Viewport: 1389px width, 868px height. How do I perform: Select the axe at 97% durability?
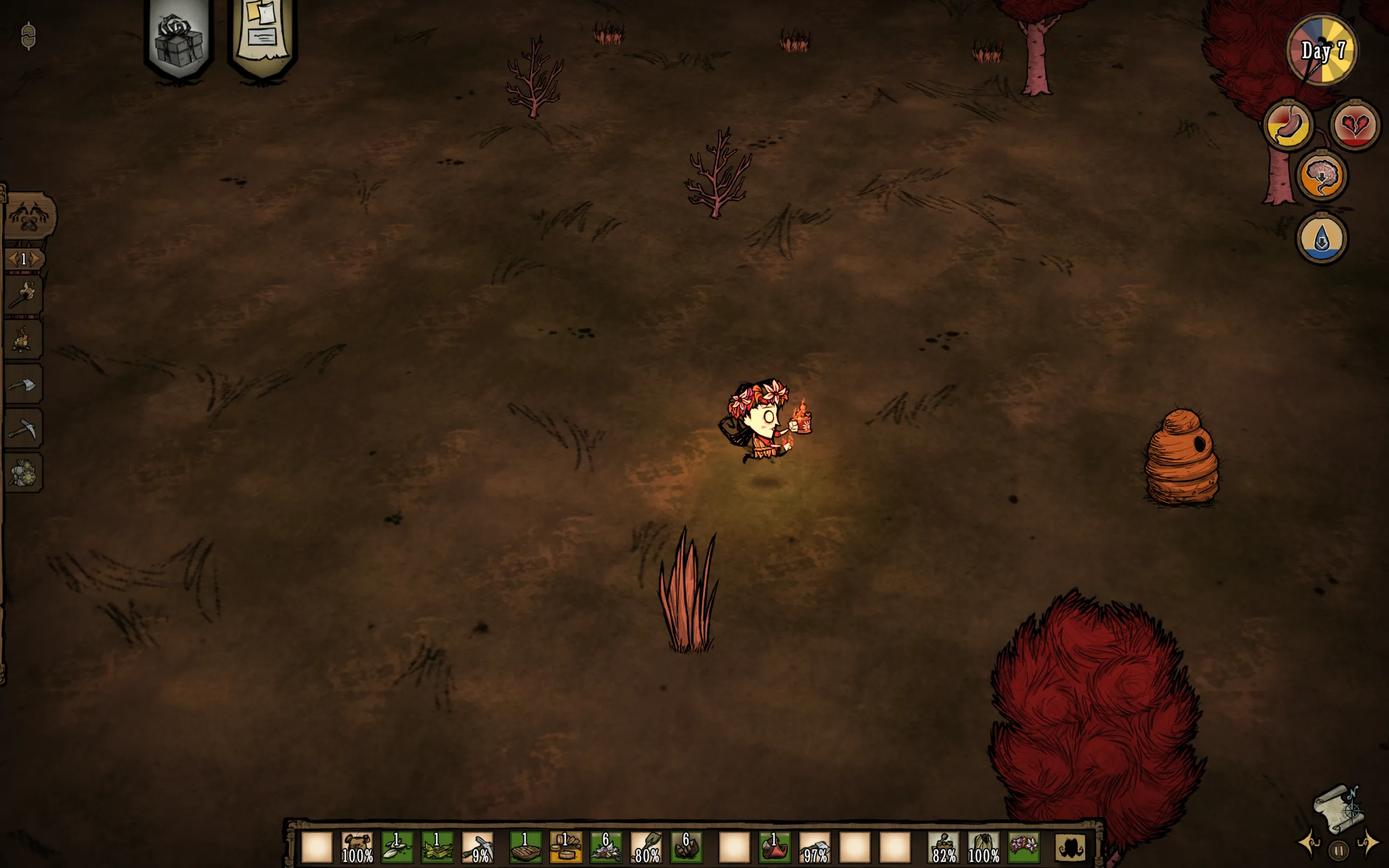[x=815, y=847]
